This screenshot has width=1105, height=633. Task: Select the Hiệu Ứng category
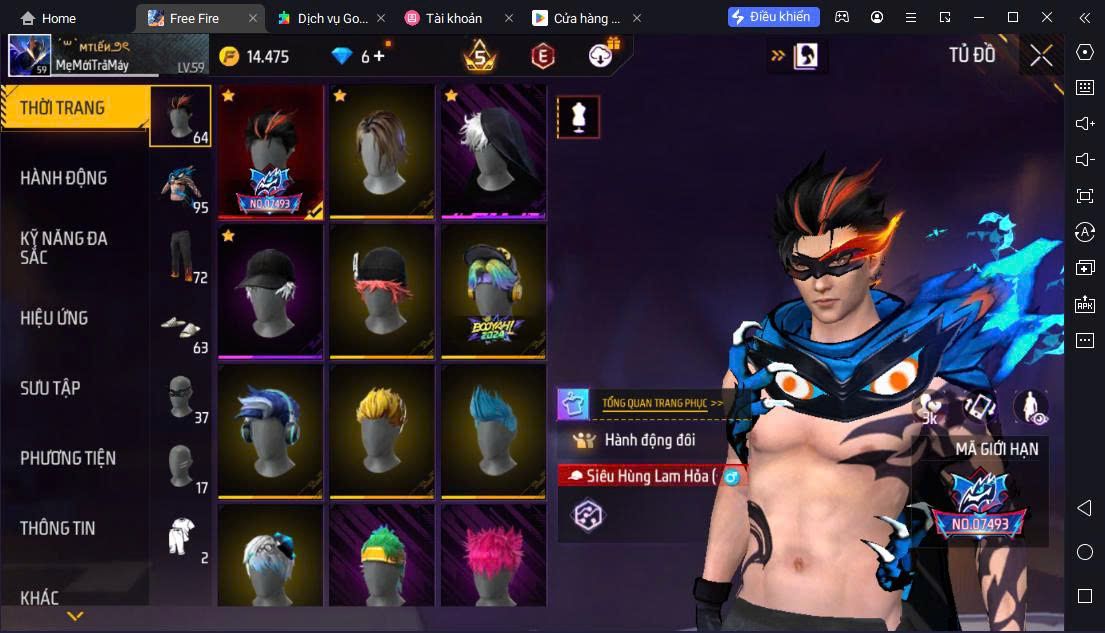coord(55,318)
